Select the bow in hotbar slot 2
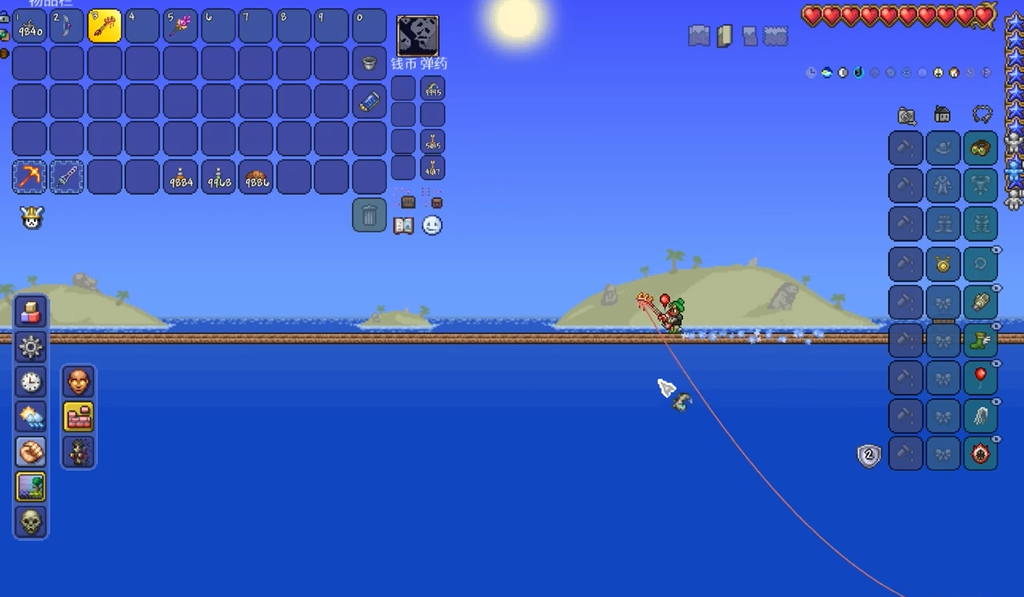Screen dimensions: 1024x597 (x=67, y=26)
